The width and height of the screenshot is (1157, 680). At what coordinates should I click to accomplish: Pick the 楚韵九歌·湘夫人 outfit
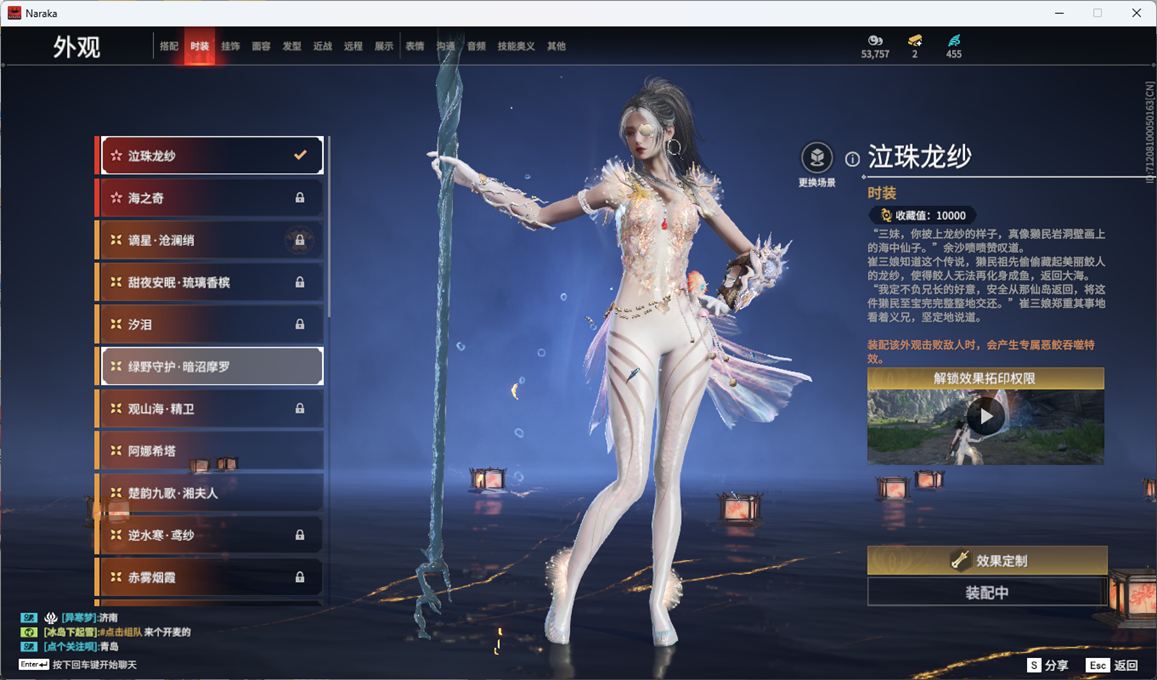coord(211,493)
